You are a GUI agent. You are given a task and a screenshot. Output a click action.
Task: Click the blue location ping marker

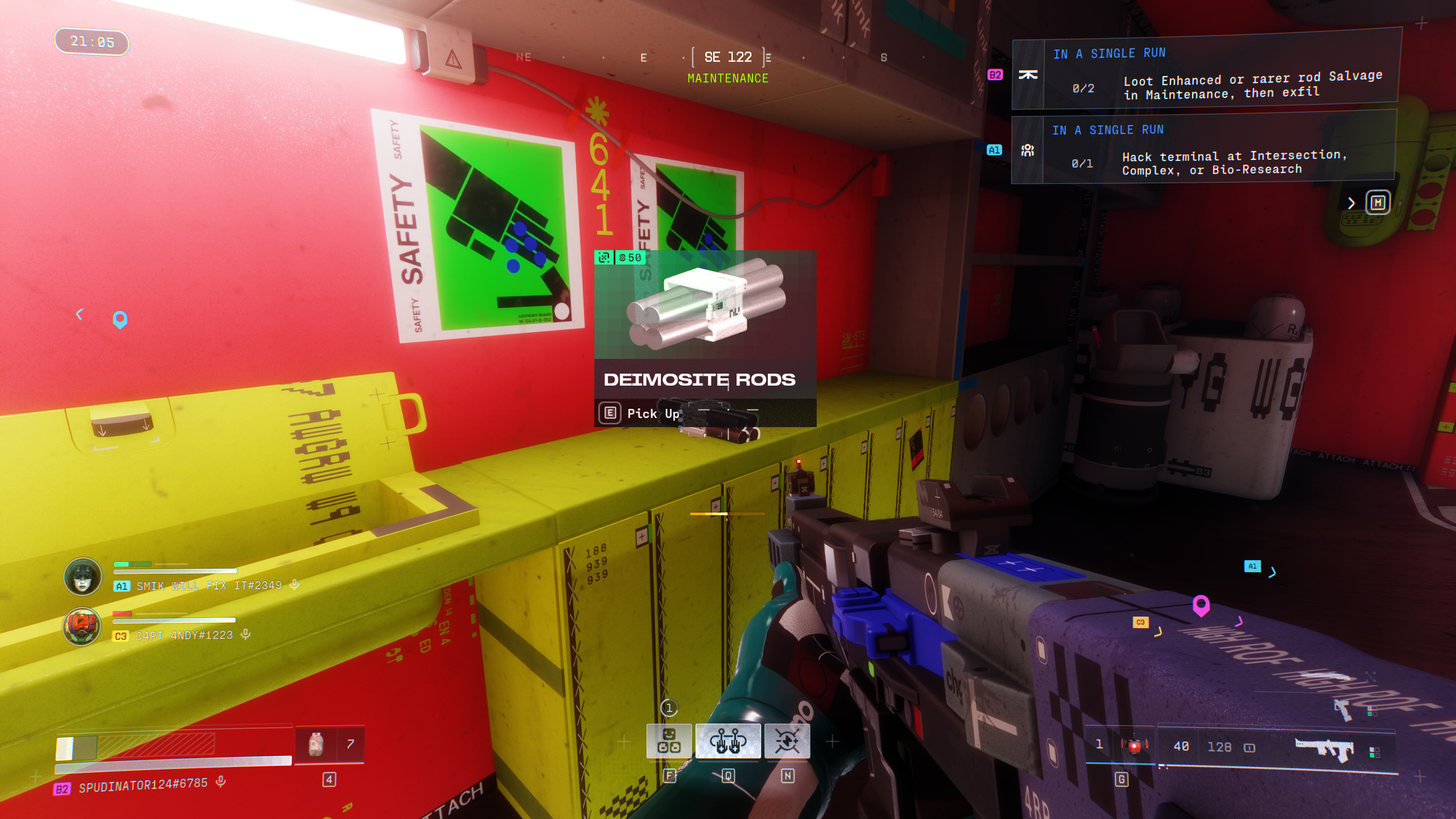[x=120, y=319]
